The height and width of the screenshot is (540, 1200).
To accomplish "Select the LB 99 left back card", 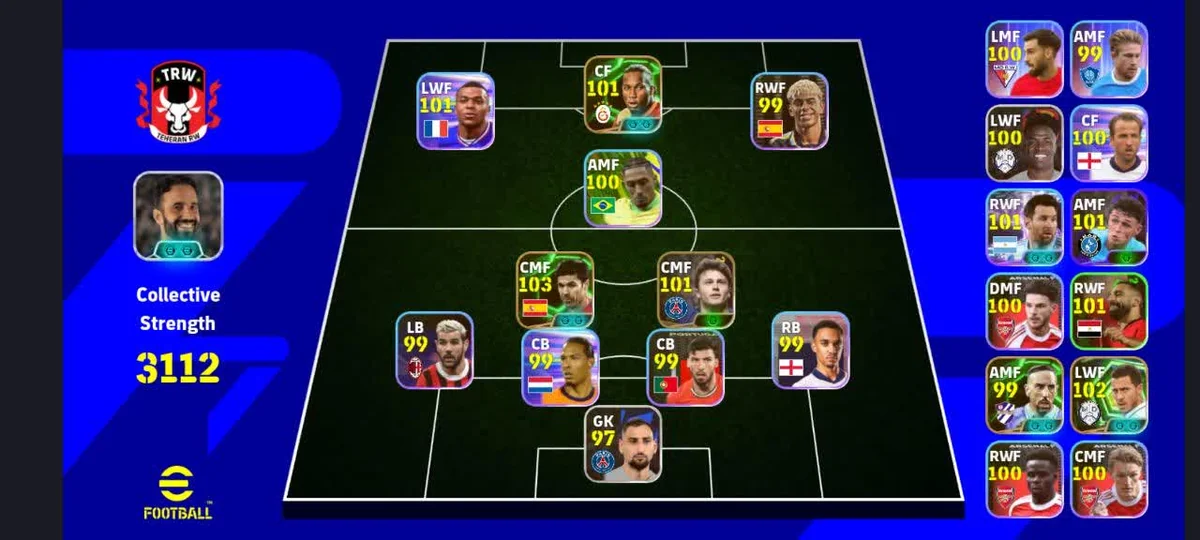I will 435,351.
